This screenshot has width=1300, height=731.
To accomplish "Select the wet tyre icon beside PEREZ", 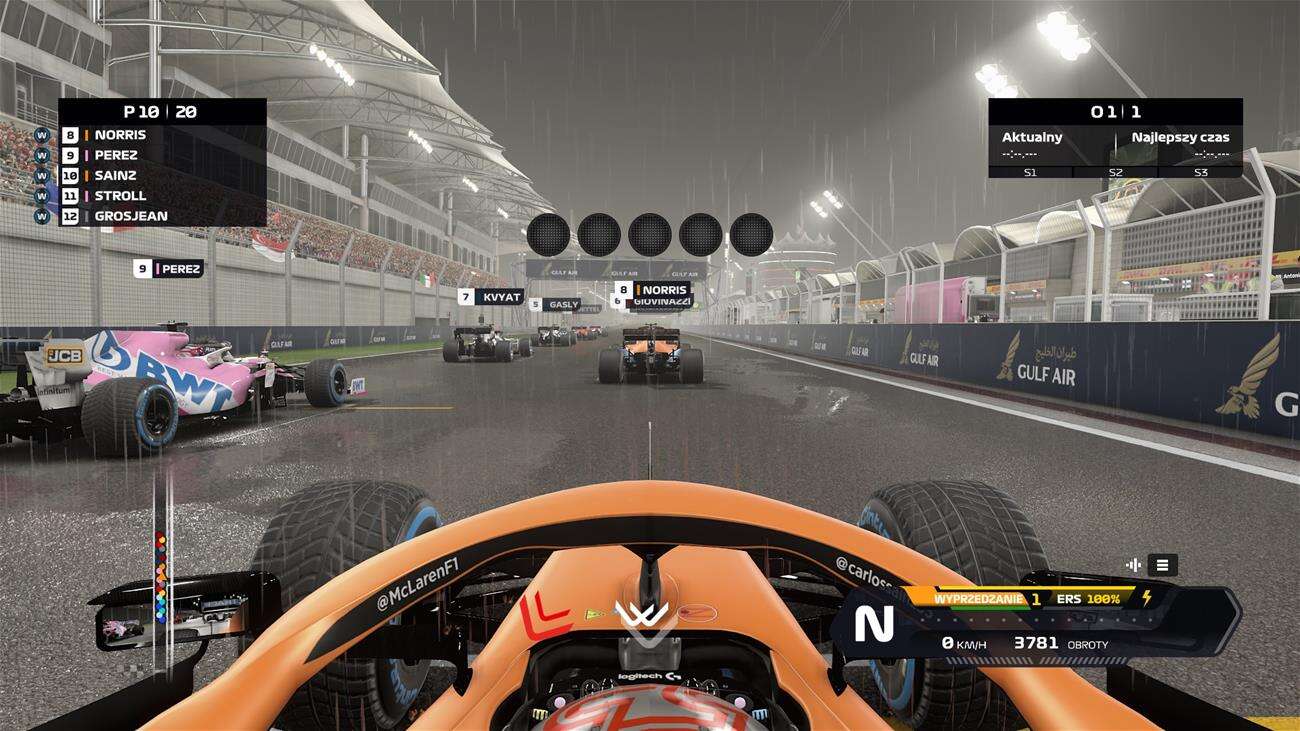I will [42, 155].
